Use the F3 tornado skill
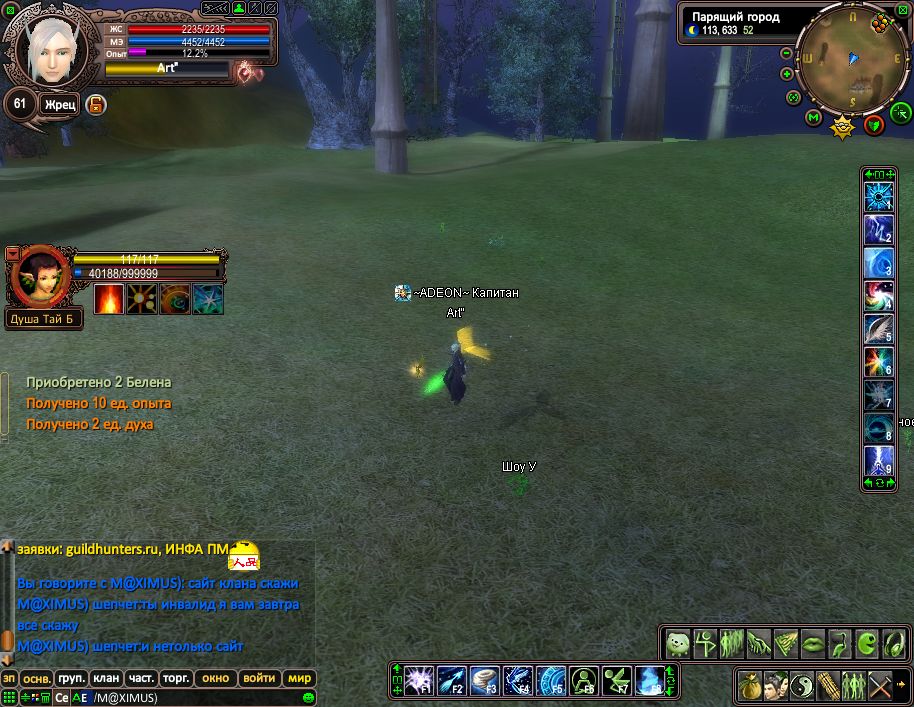The image size is (914, 707). [484, 680]
